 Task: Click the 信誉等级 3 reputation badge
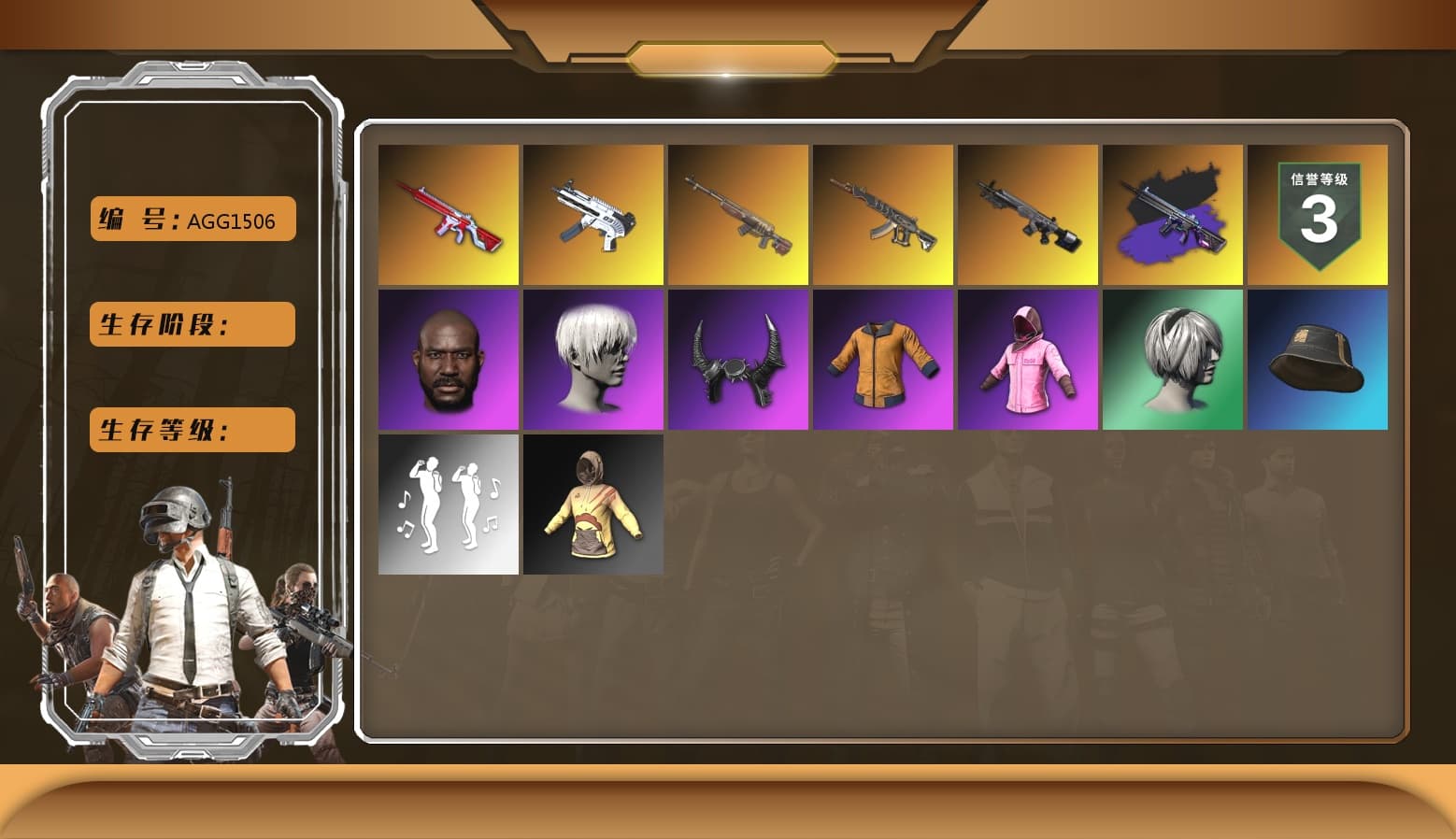pos(1318,214)
